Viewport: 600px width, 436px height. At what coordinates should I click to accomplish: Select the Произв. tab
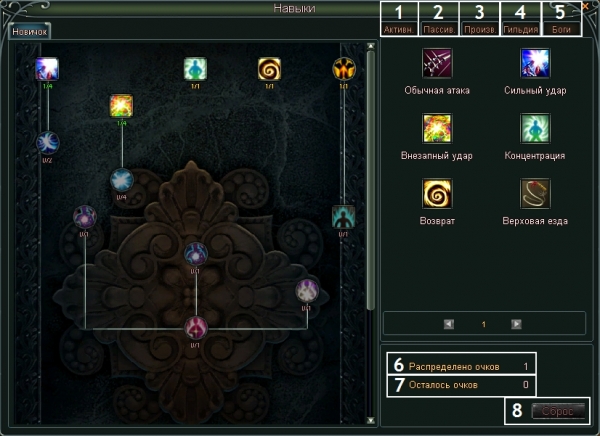[480, 30]
